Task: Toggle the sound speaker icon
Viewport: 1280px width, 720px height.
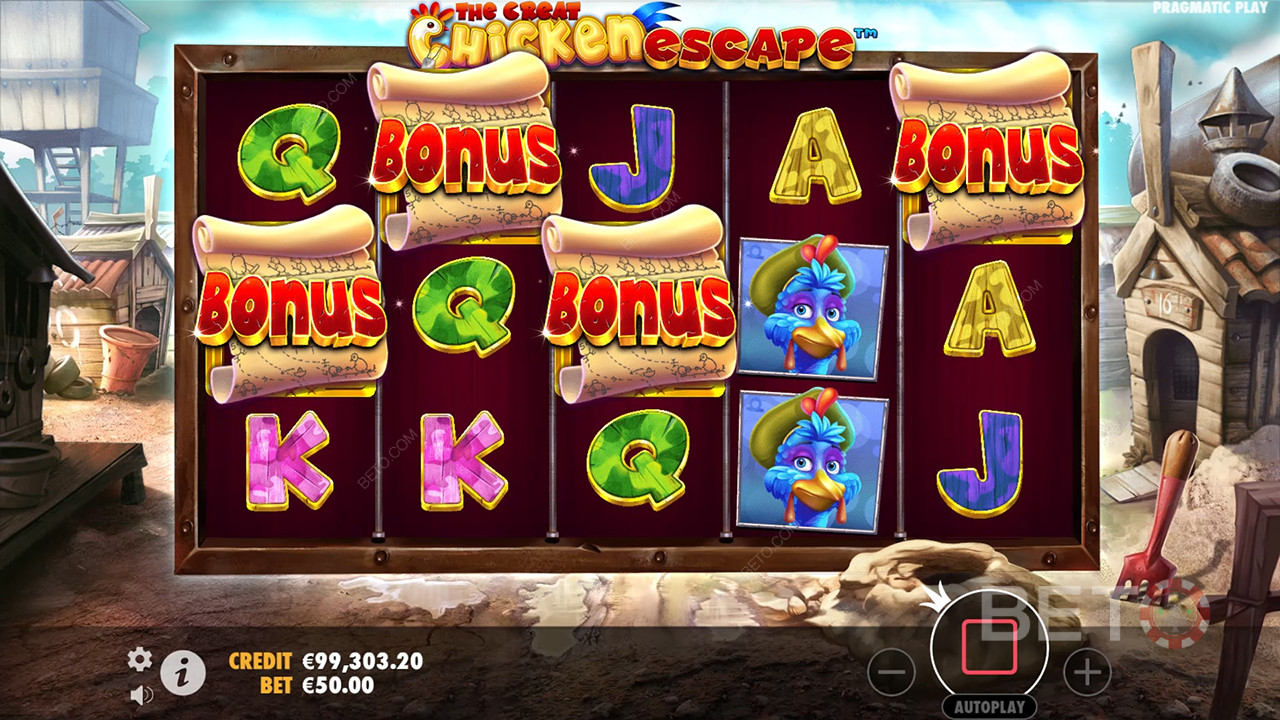Action: click(141, 693)
